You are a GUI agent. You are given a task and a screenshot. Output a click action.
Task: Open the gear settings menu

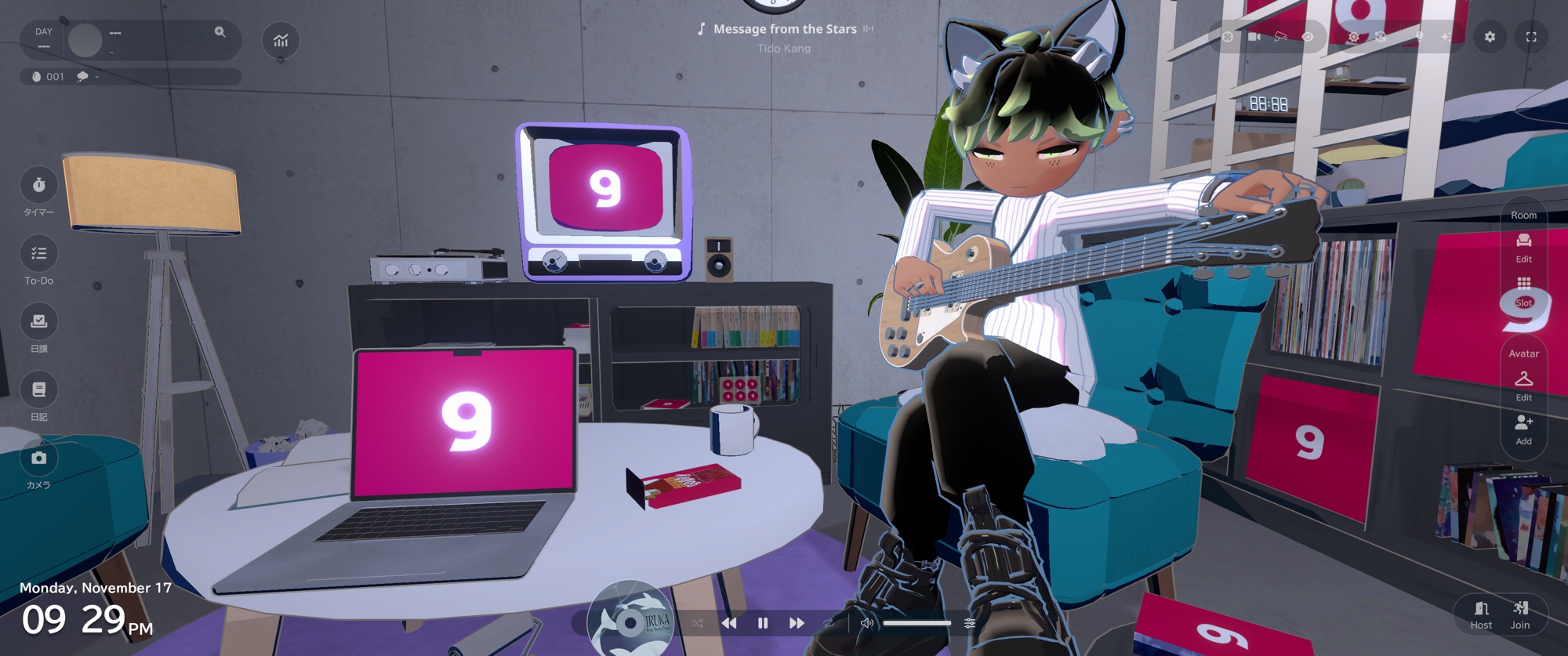point(1490,37)
